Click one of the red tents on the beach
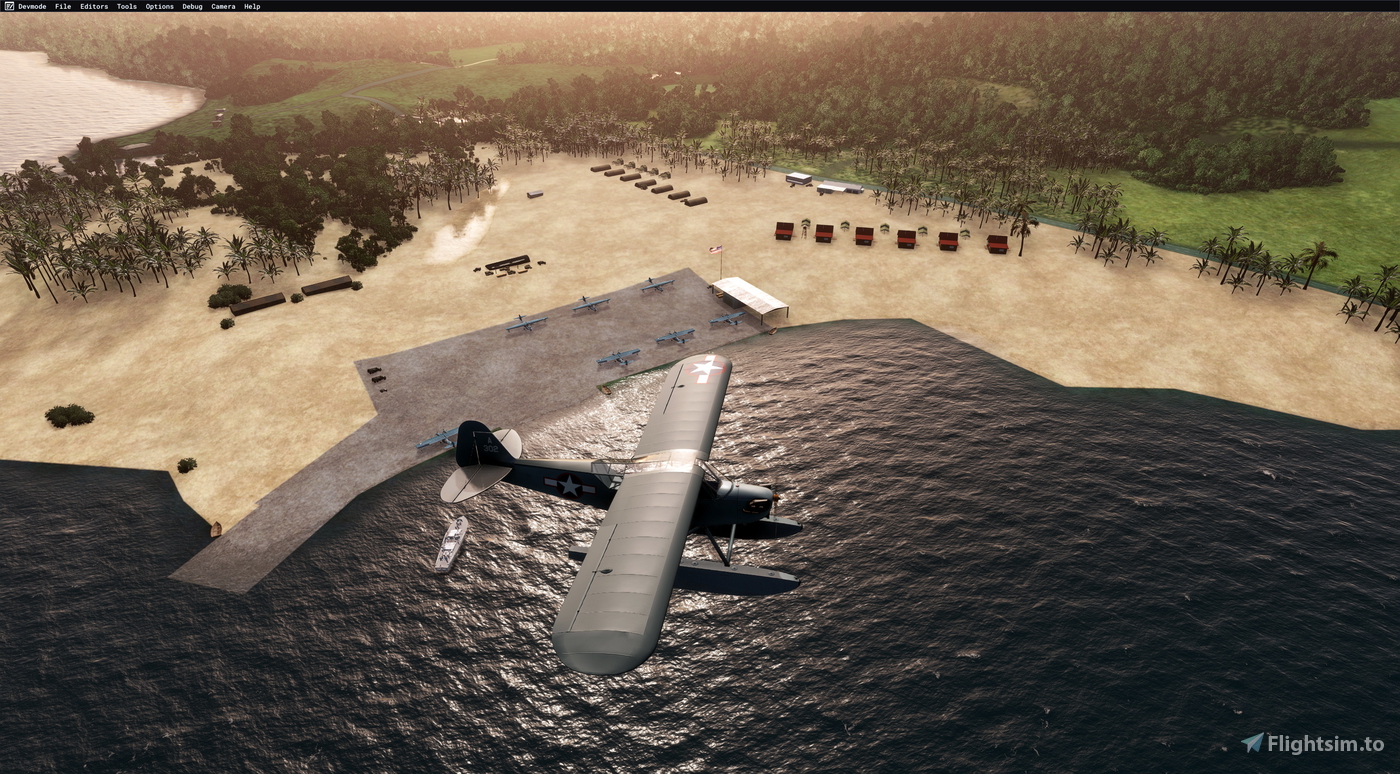 (x=862, y=237)
